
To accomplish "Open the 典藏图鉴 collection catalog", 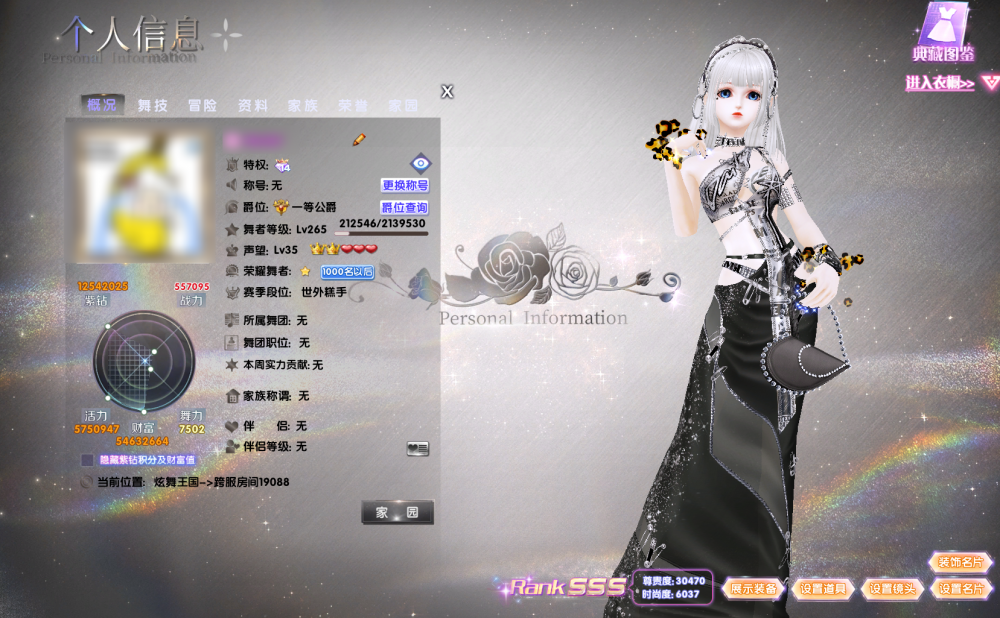I will coord(944,35).
